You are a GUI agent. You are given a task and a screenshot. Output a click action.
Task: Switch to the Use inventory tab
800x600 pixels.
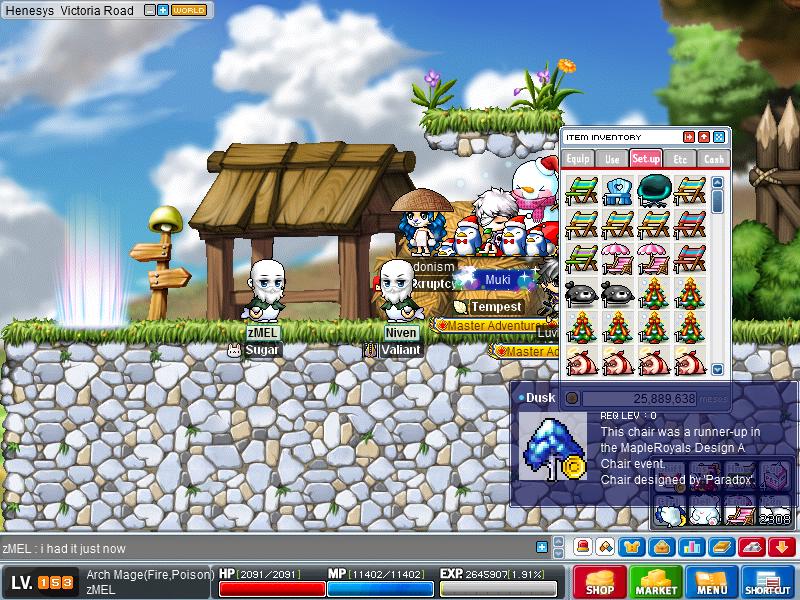[612, 158]
